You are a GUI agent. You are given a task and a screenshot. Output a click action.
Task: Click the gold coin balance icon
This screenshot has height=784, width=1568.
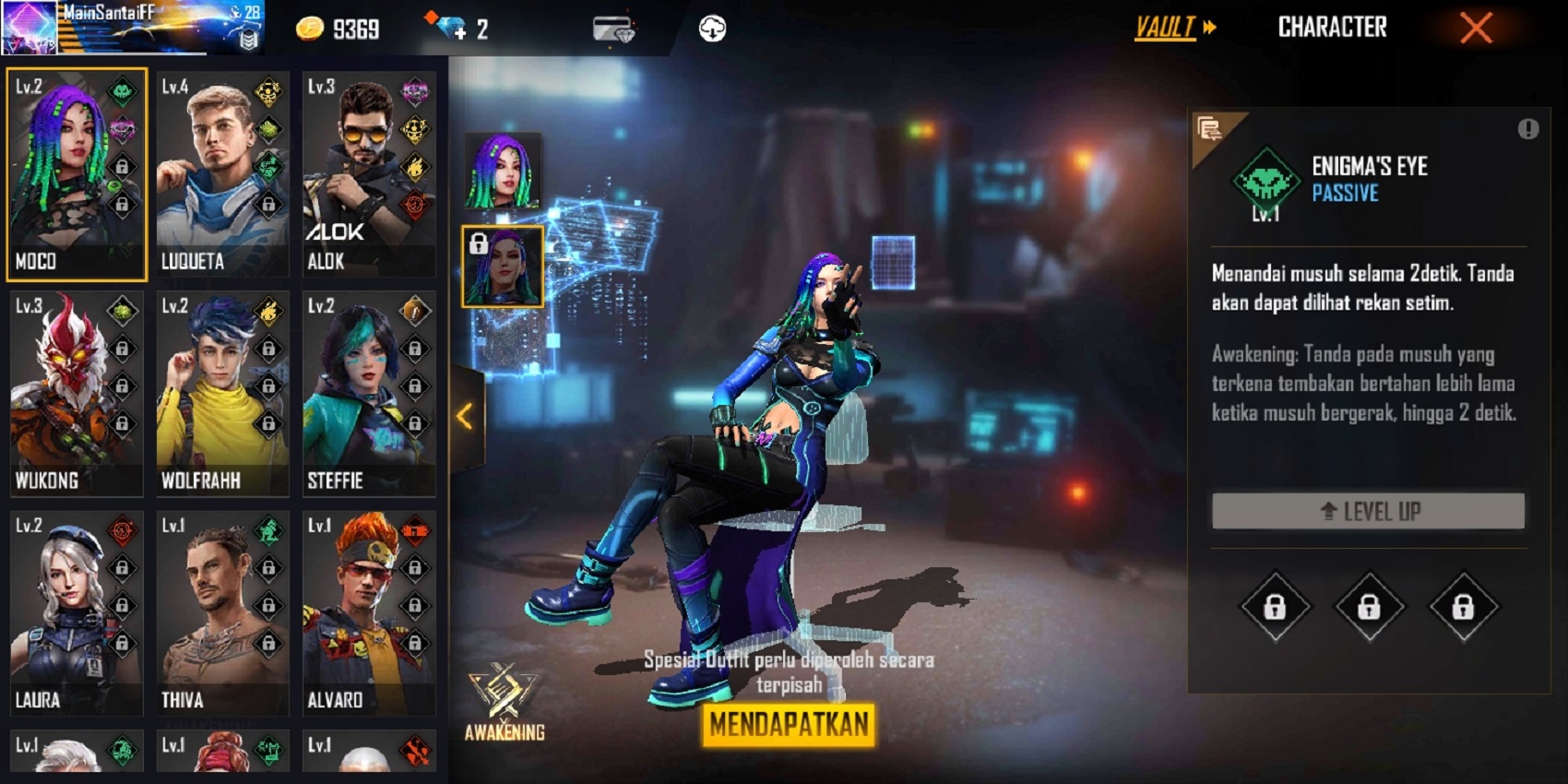coord(308,28)
